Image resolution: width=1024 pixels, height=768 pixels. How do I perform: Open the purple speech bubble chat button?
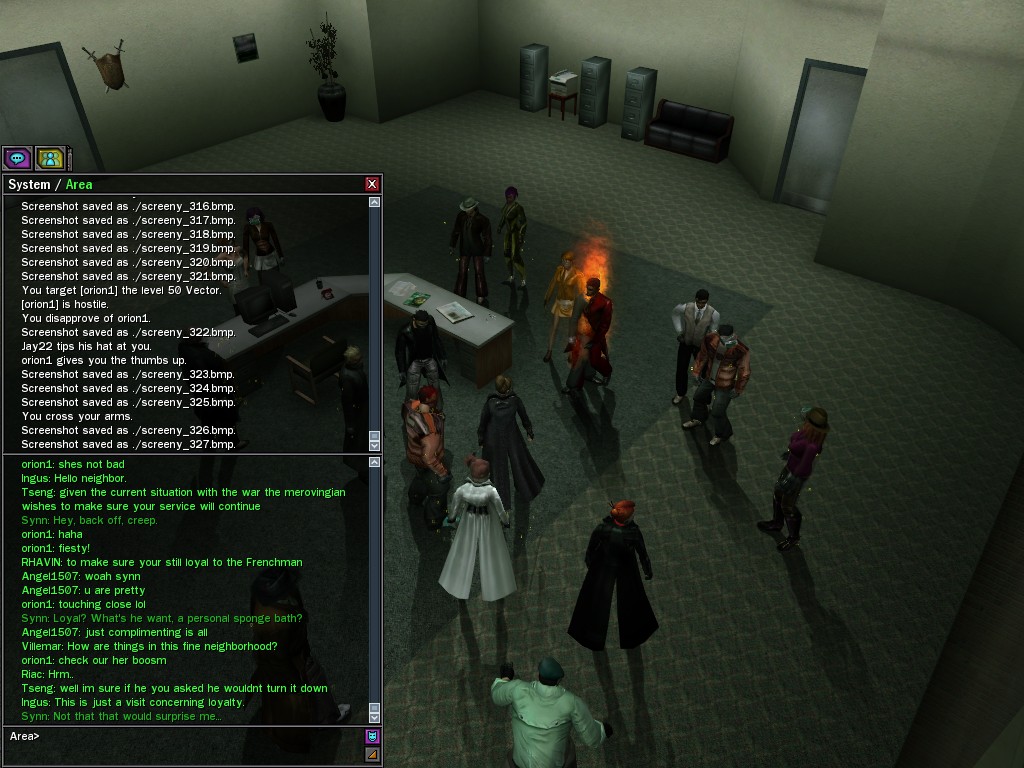coord(17,158)
